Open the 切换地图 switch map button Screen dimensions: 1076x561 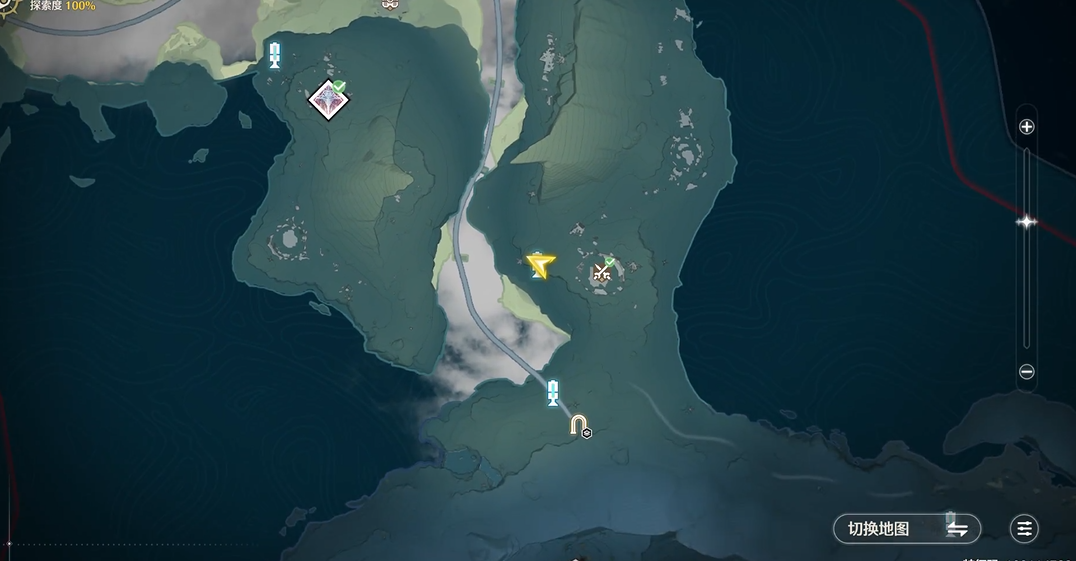coord(907,529)
